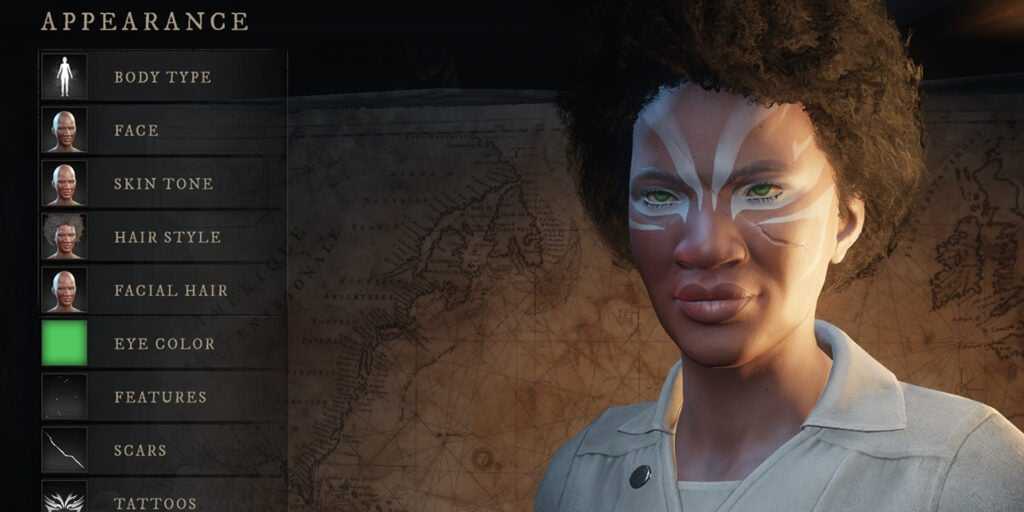Click the body silhouette icon
Screen dimensions: 1024x512
(x=64, y=77)
